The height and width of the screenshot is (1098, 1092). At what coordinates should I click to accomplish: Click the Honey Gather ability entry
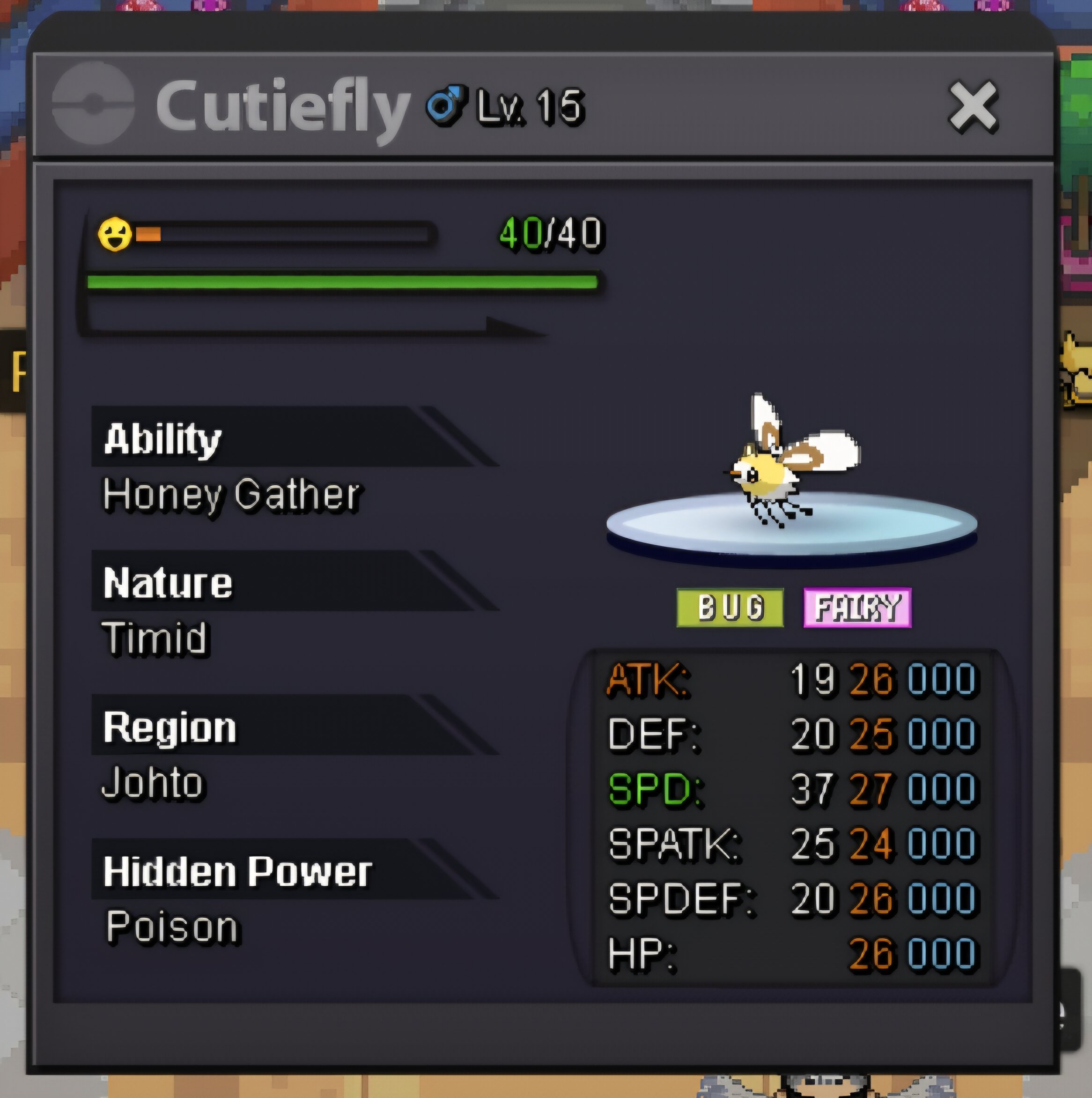point(231,495)
